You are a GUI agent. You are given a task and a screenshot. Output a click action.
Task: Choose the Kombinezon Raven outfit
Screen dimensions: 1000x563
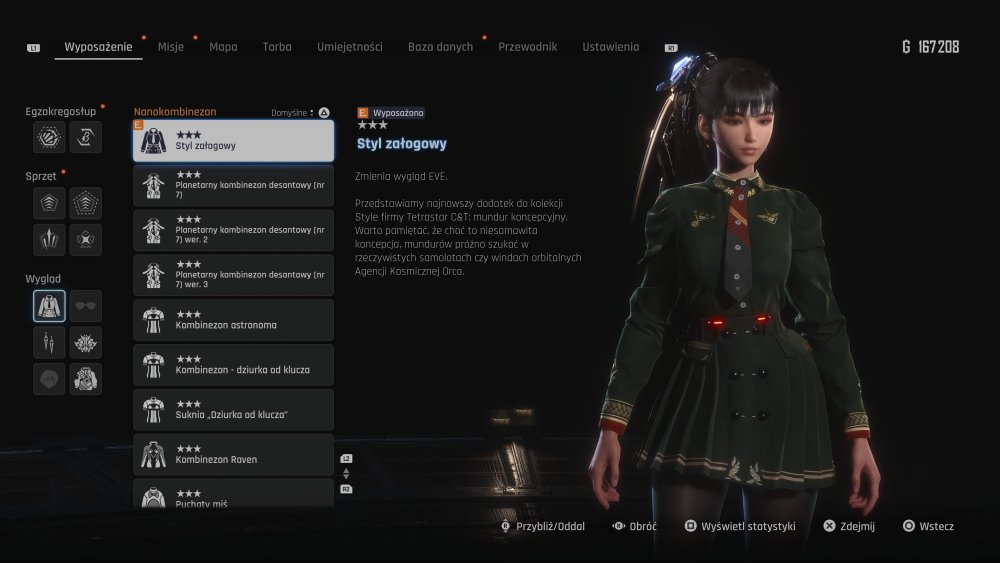pyautogui.click(x=233, y=454)
